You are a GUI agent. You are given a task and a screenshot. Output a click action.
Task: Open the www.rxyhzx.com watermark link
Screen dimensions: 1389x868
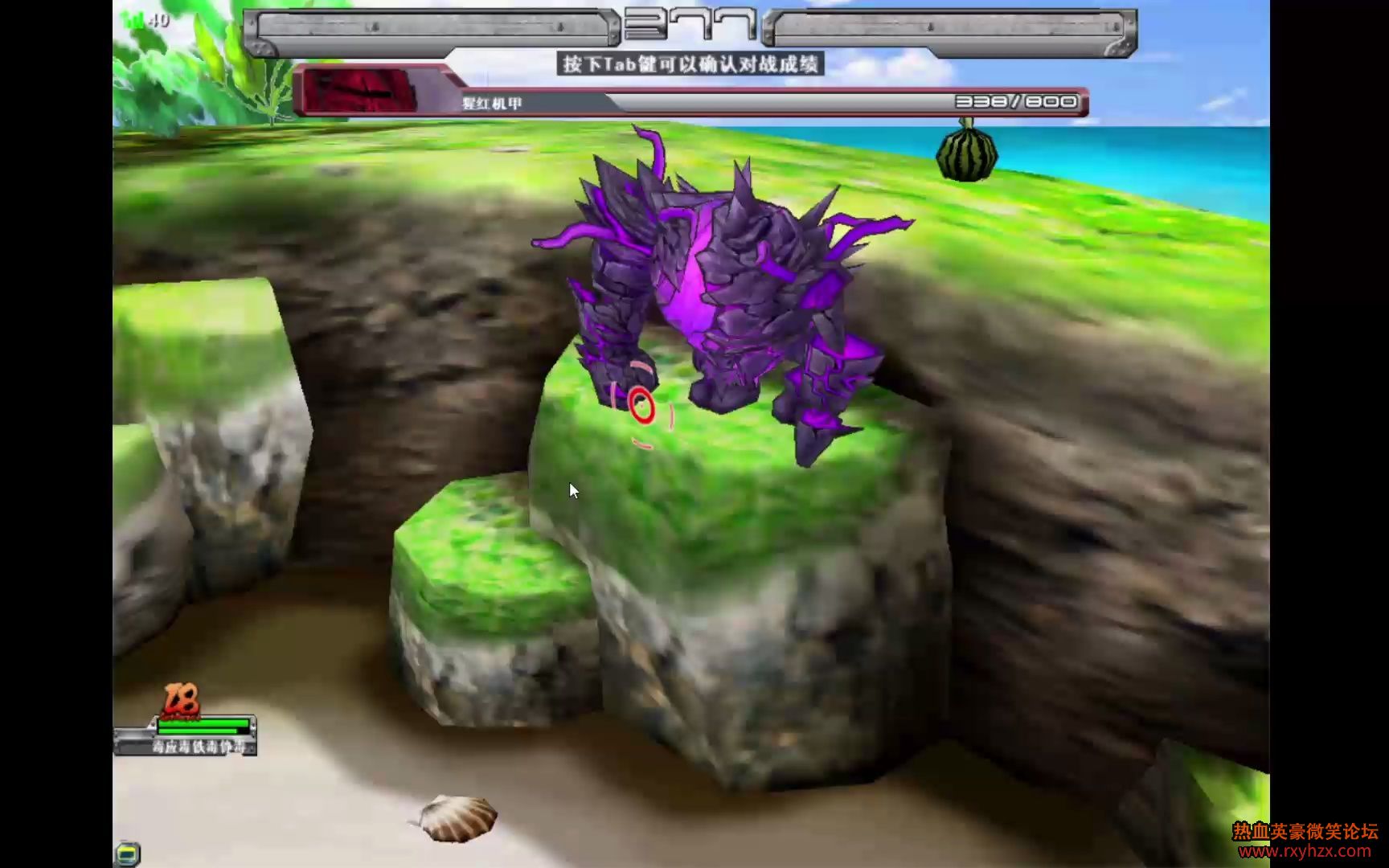[1305, 851]
